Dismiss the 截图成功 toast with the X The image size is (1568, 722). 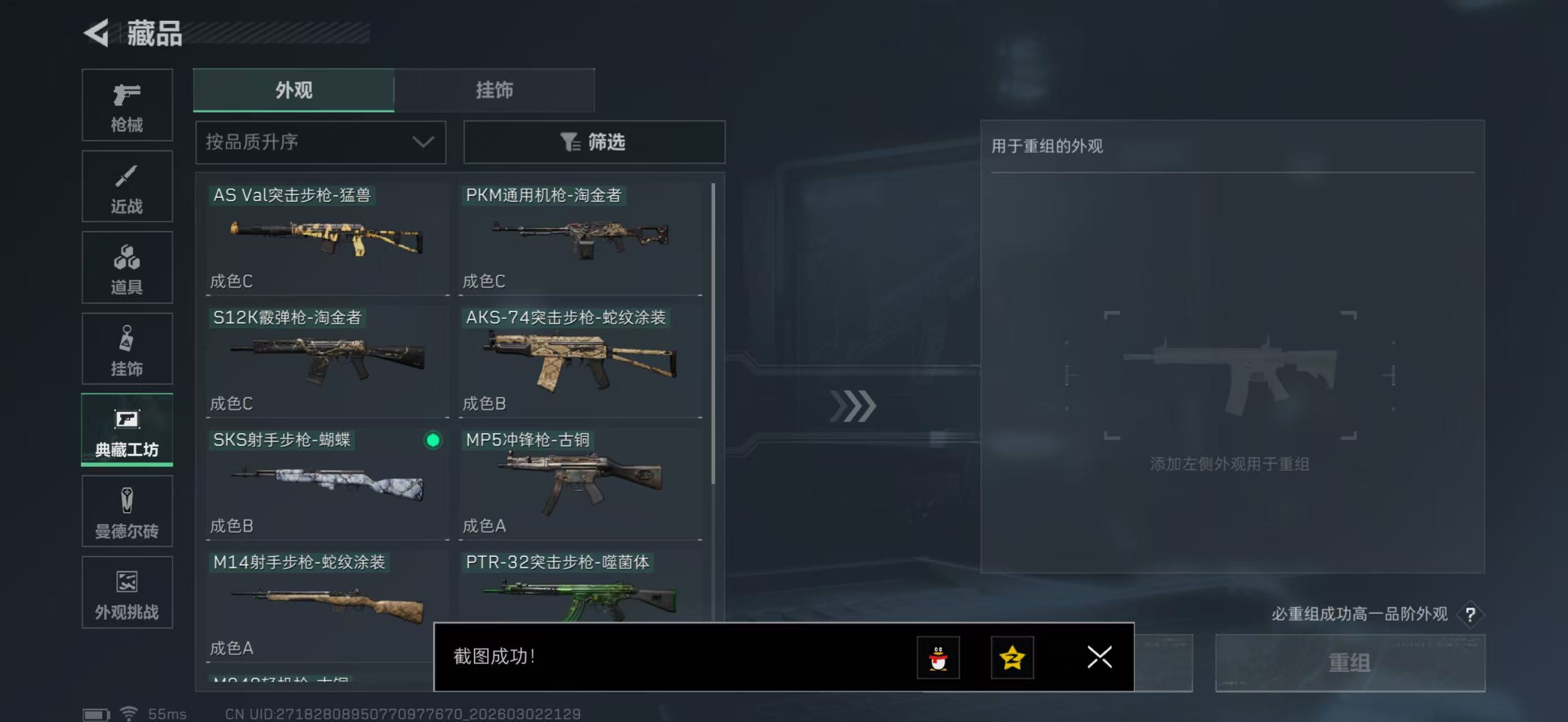[x=1099, y=658]
